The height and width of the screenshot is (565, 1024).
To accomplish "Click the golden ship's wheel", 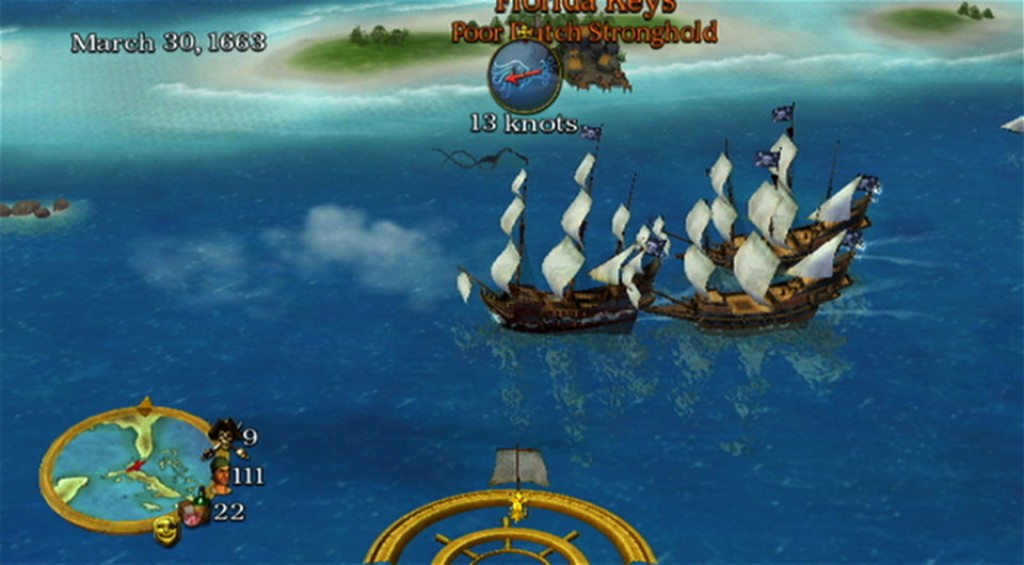I will [511, 530].
